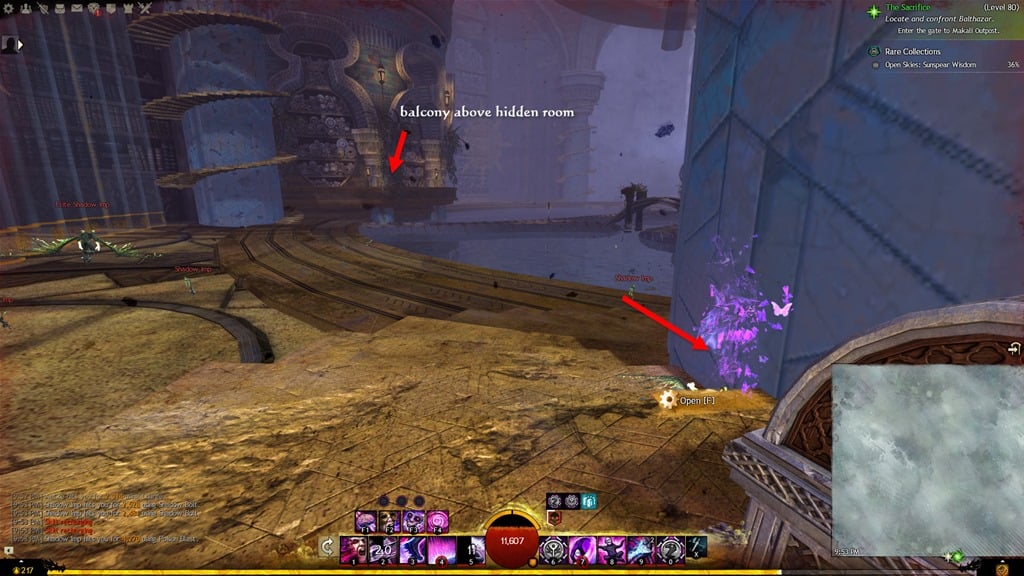The height and width of the screenshot is (576, 1024).
Task: Swap weapons with the curved arrow button
Action: [x=327, y=547]
